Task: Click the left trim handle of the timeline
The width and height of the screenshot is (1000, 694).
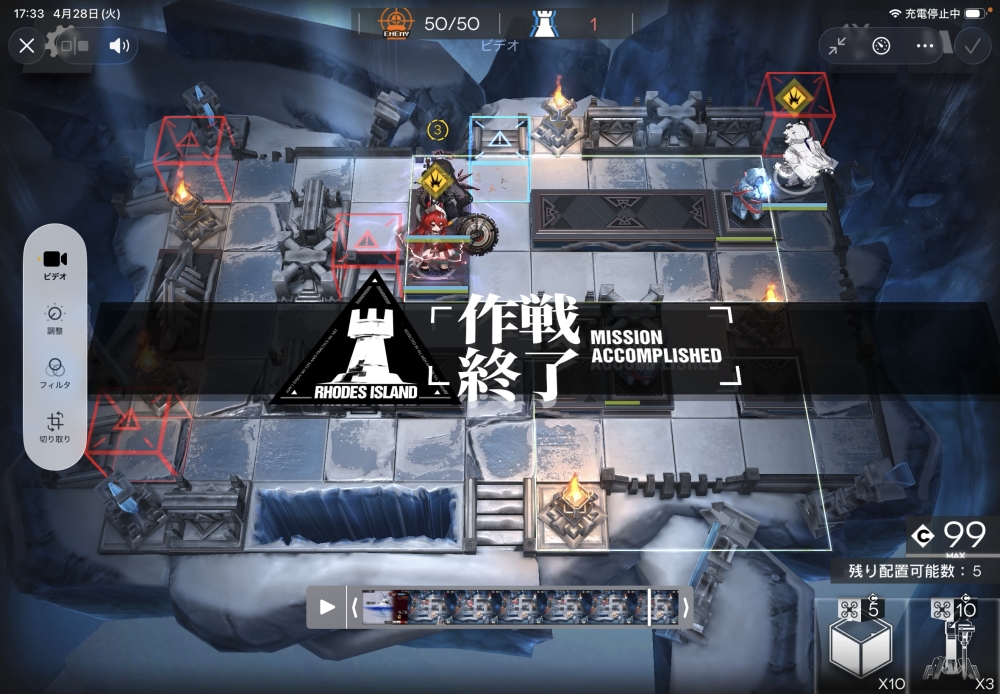Action: point(353,607)
